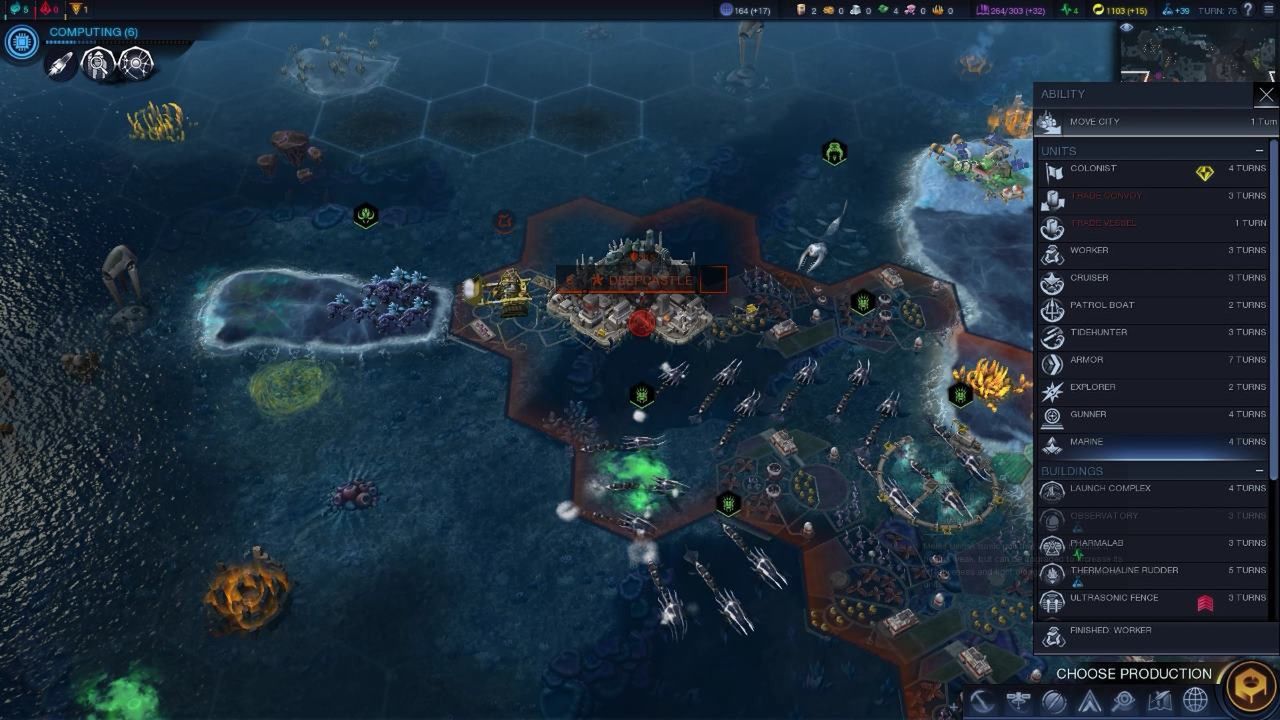The image size is (1280, 720).
Task: Select the Move City ability
Action: [1150, 121]
